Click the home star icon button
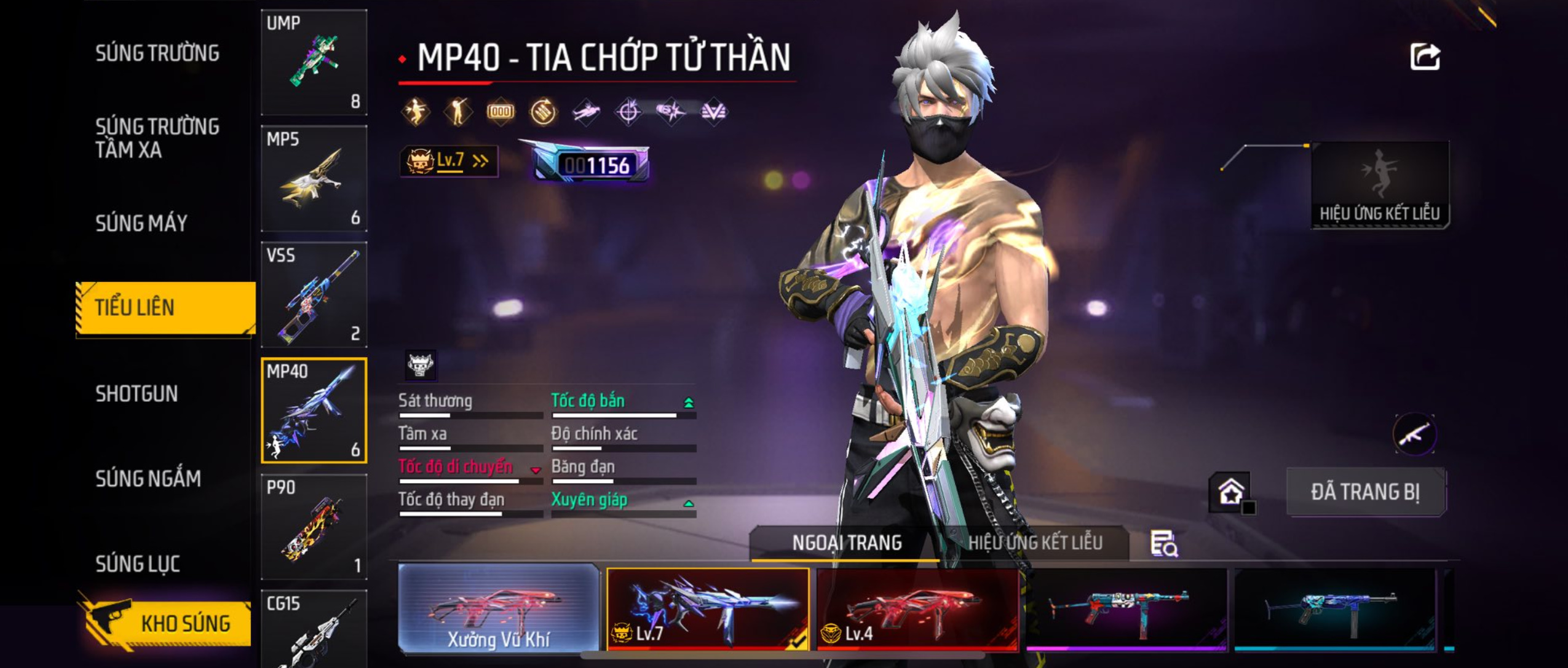 pyautogui.click(x=1230, y=492)
